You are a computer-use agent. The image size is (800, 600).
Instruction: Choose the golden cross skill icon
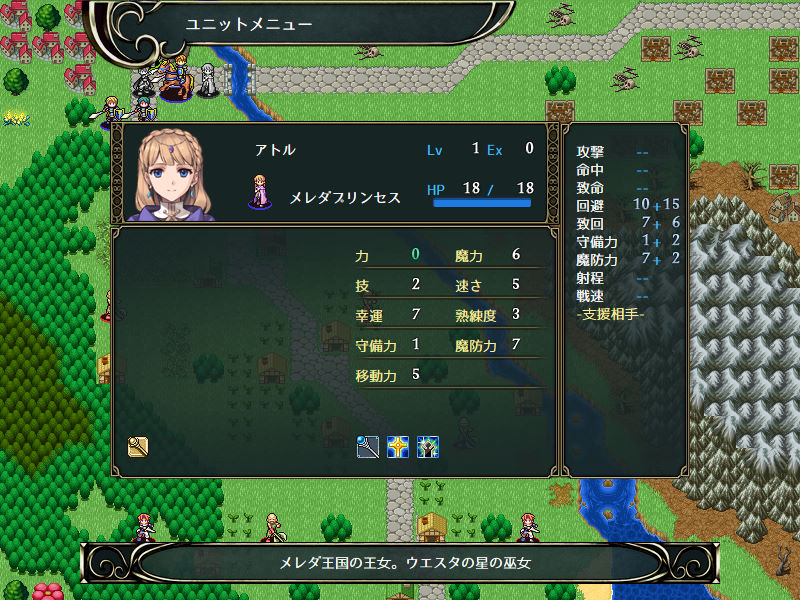coord(399,446)
